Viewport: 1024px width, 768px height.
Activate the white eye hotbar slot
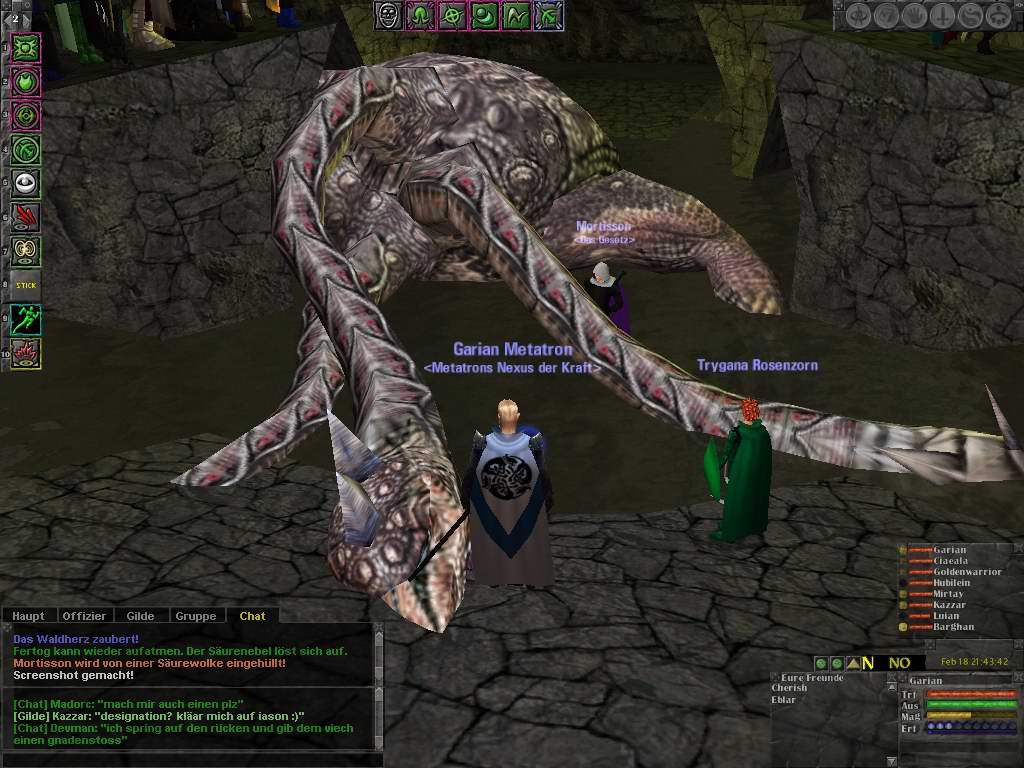click(x=26, y=182)
